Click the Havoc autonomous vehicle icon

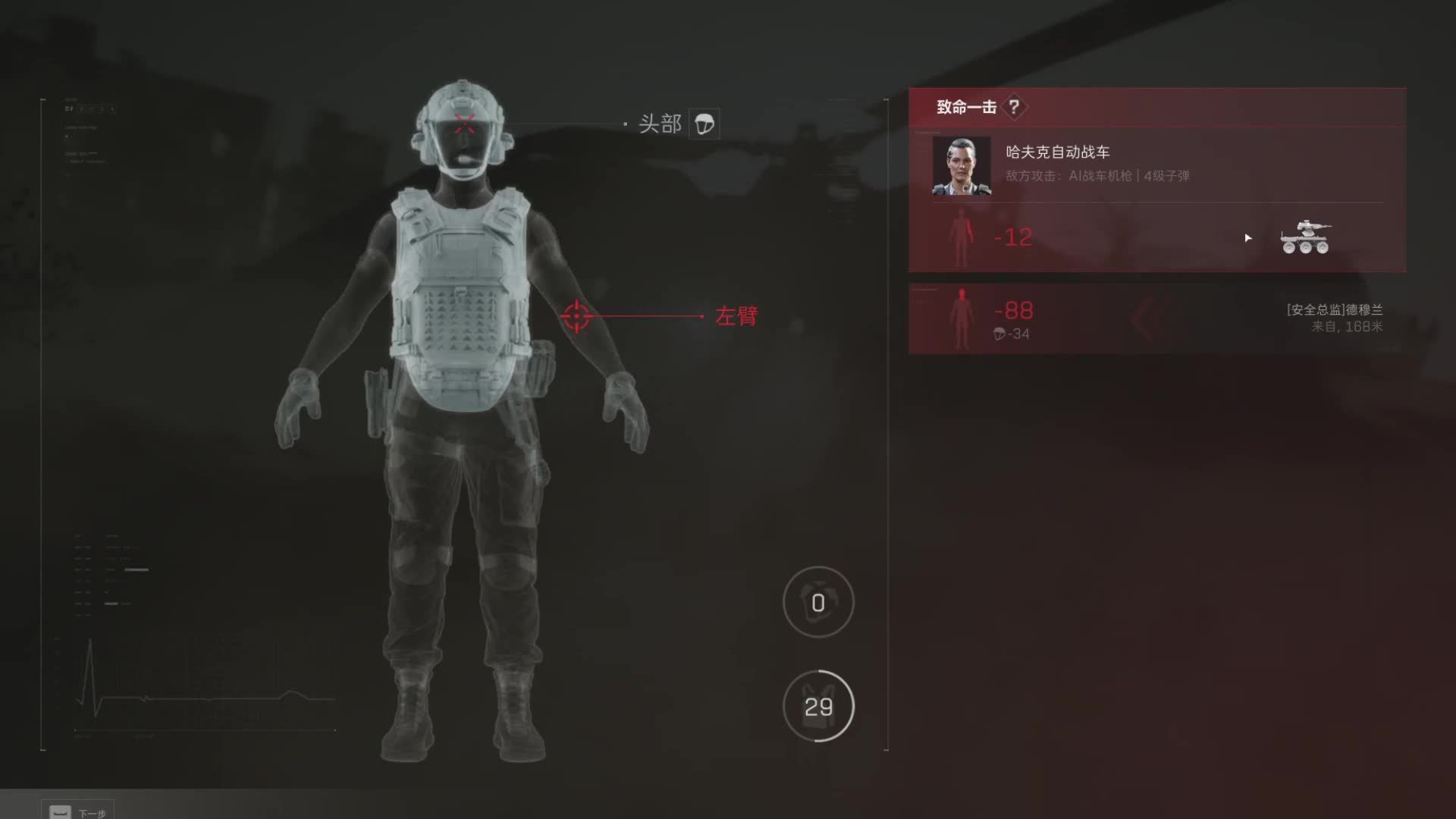1307,237
